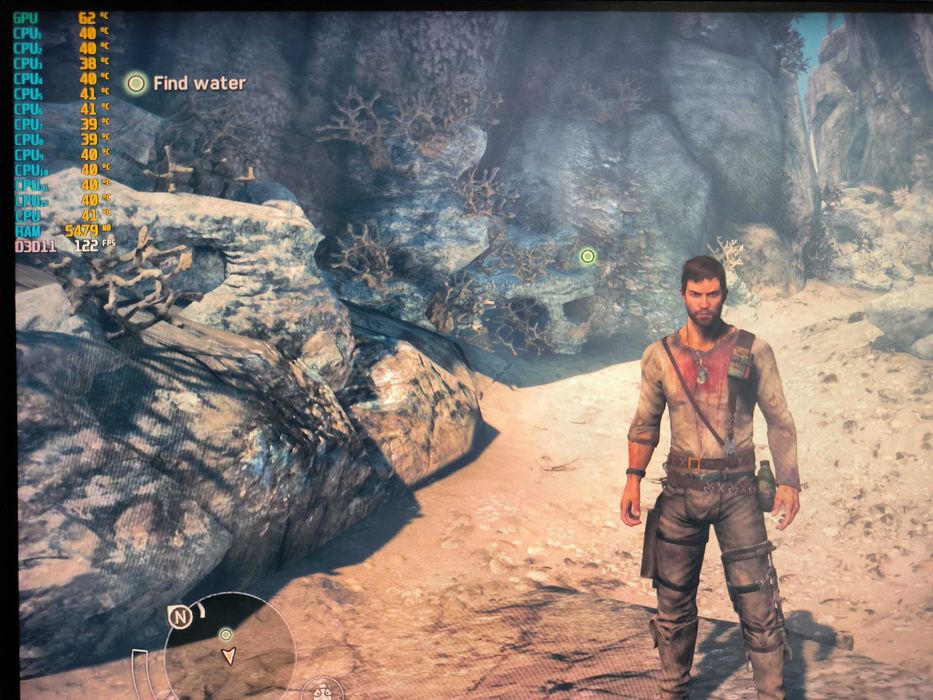Click the objective waypoint marker on the rocks
This screenshot has height=700, width=933.
[588, 256]
